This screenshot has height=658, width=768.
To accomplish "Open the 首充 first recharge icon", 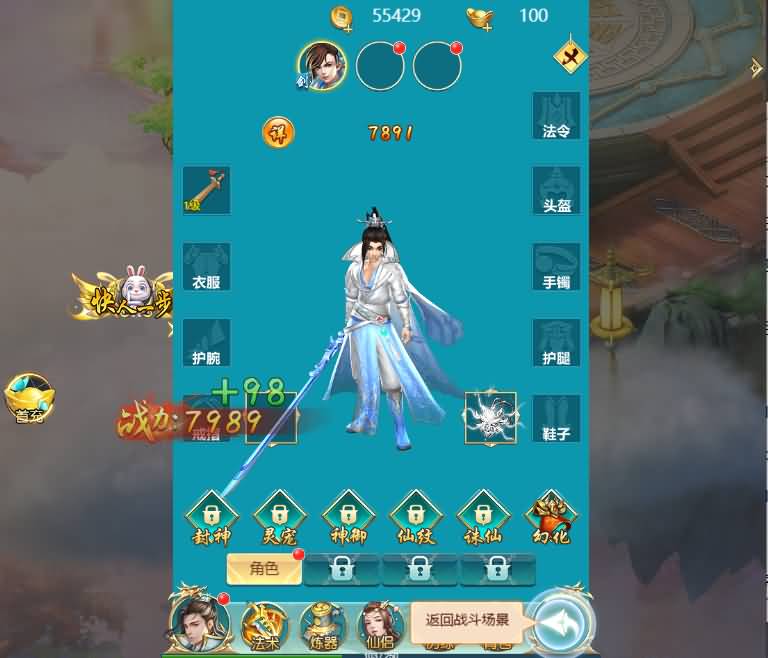I will click(x=29, y=399).
